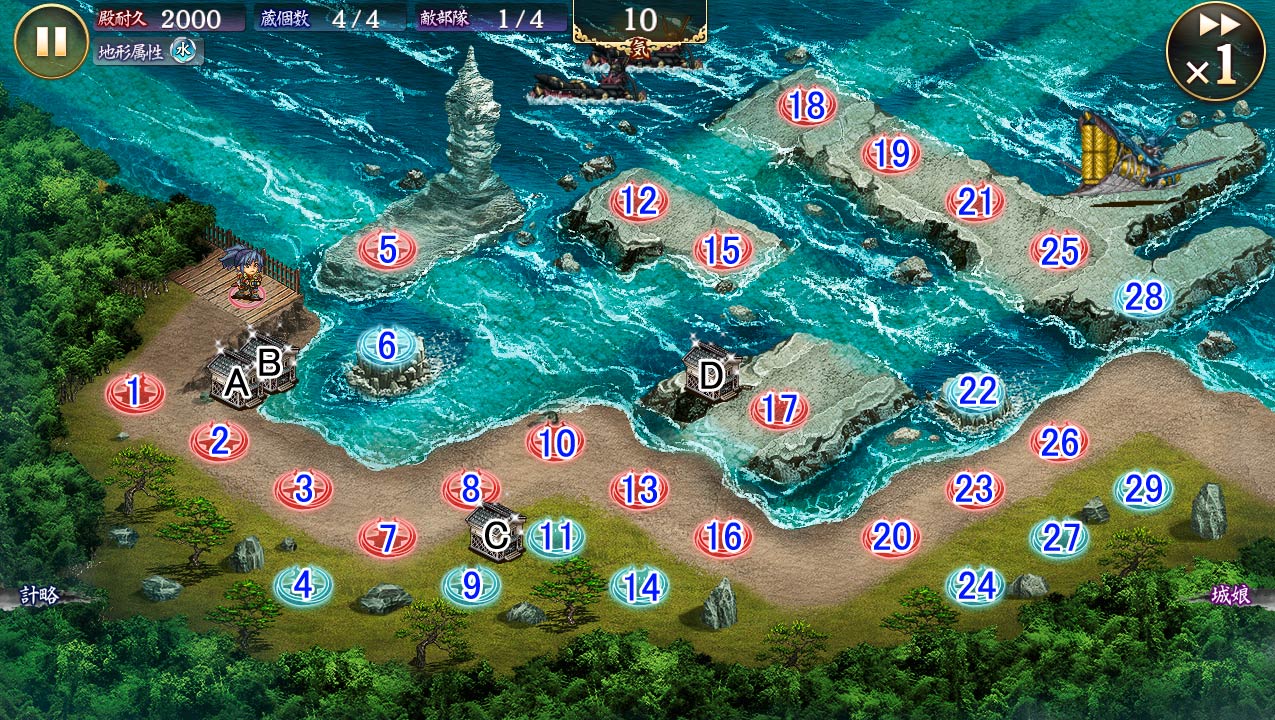Choose blue deployment tile 22
The height and width of the screenshot is (720, 1275).
tap(976, 392)
